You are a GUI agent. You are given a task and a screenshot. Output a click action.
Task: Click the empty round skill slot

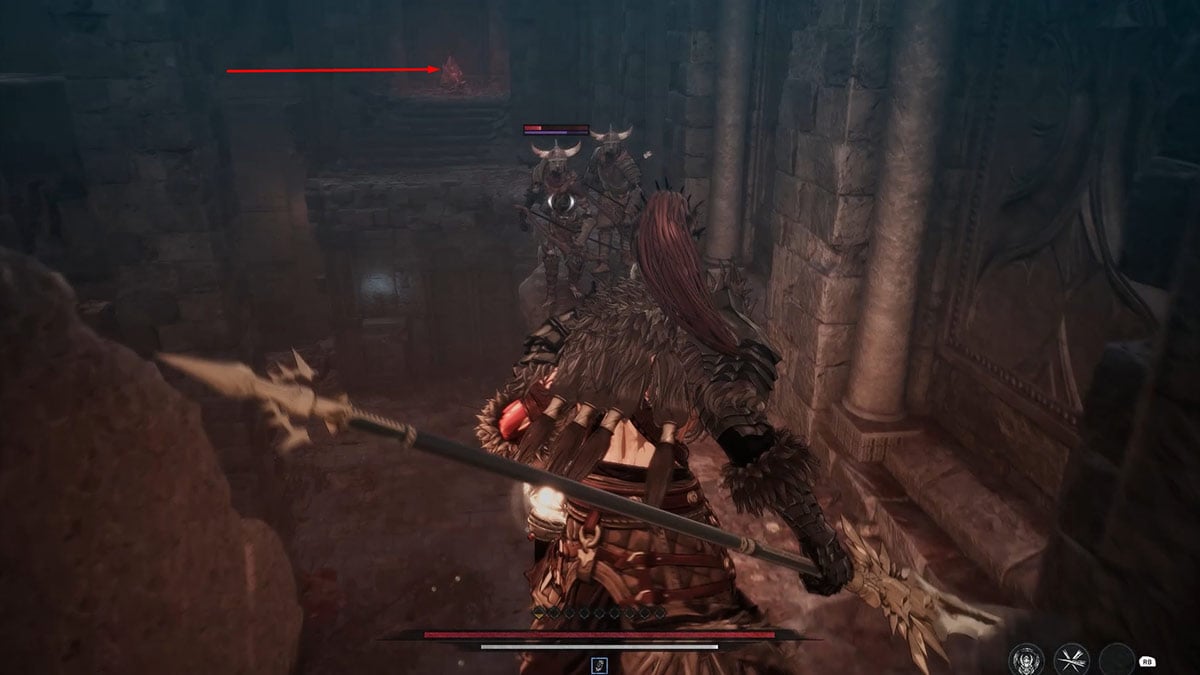coord(1116,660)
